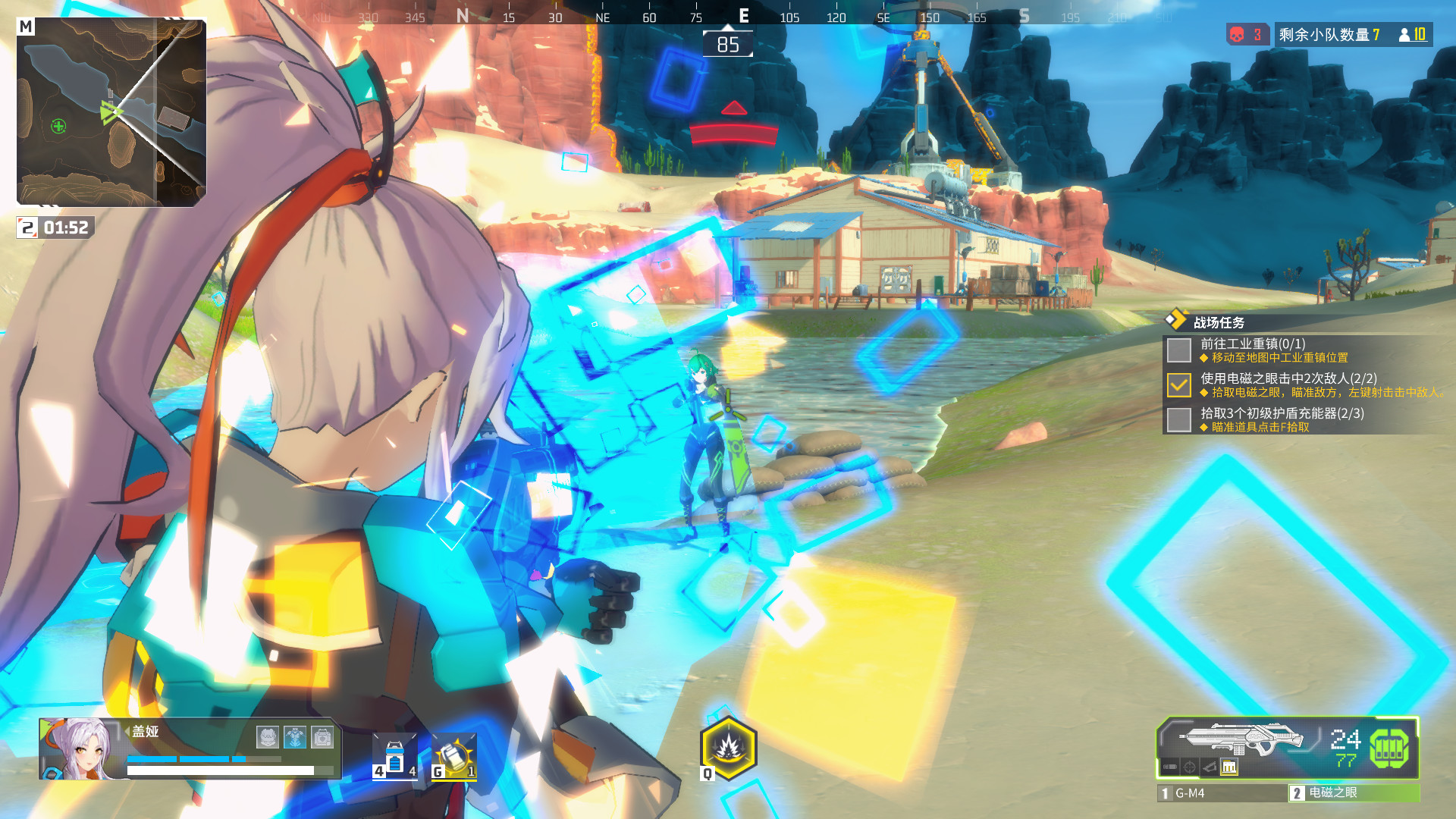Screen dimensions: 1456x819
Task: Click the barrel attachment slot on weapon panel
Action: 1170,767
